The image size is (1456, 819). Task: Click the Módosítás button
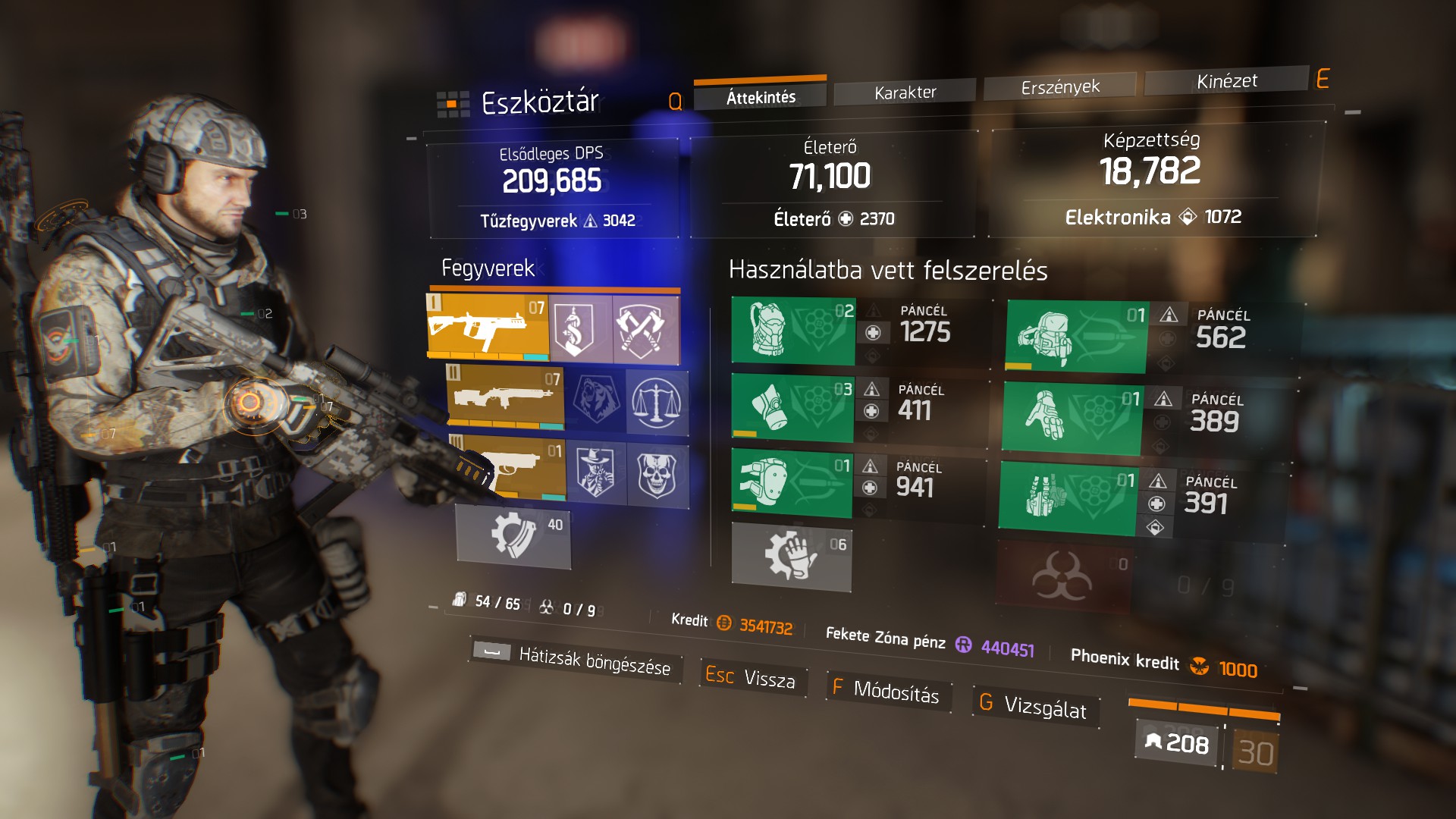point(886,690)
